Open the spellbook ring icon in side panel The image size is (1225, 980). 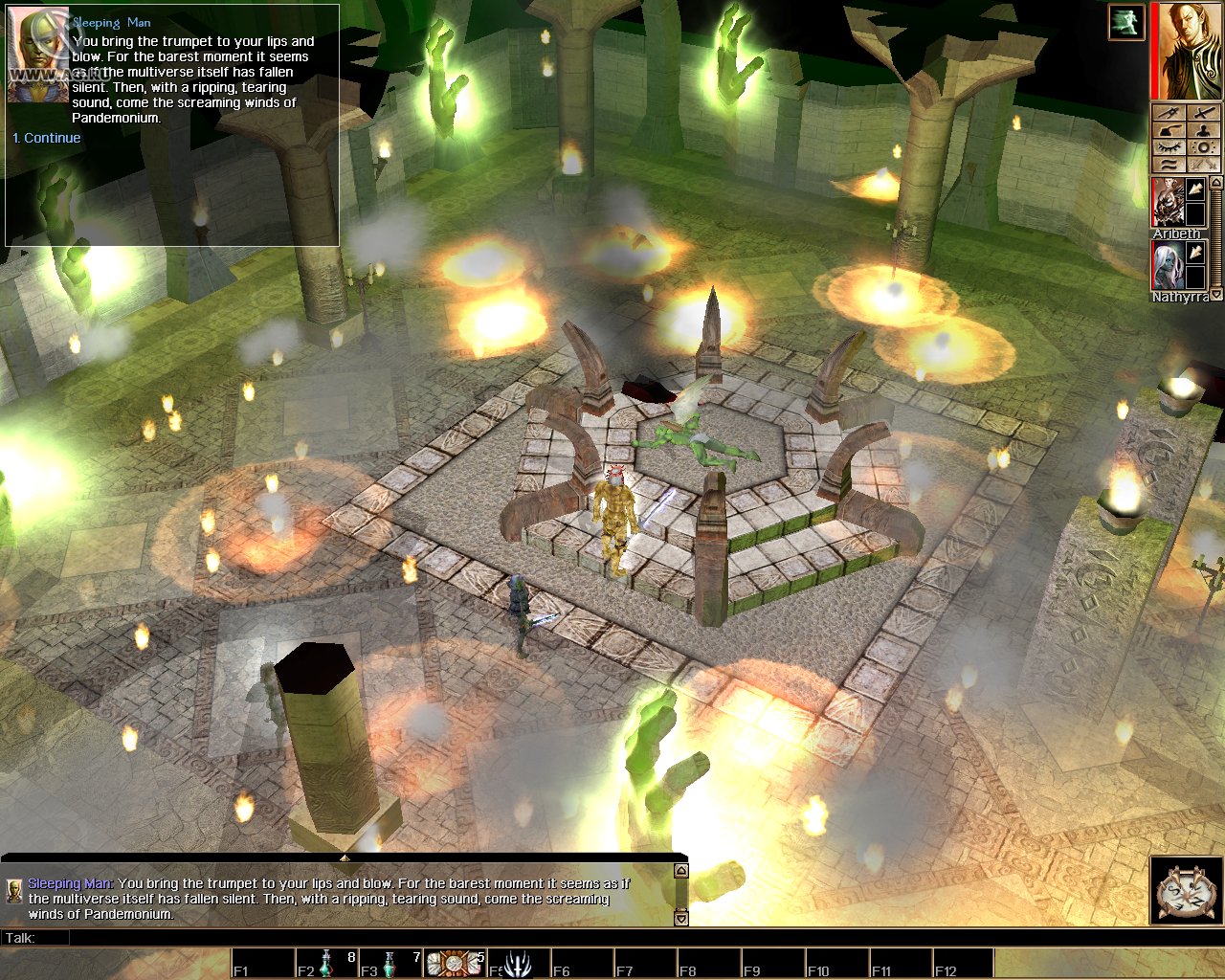(1203, 146)
